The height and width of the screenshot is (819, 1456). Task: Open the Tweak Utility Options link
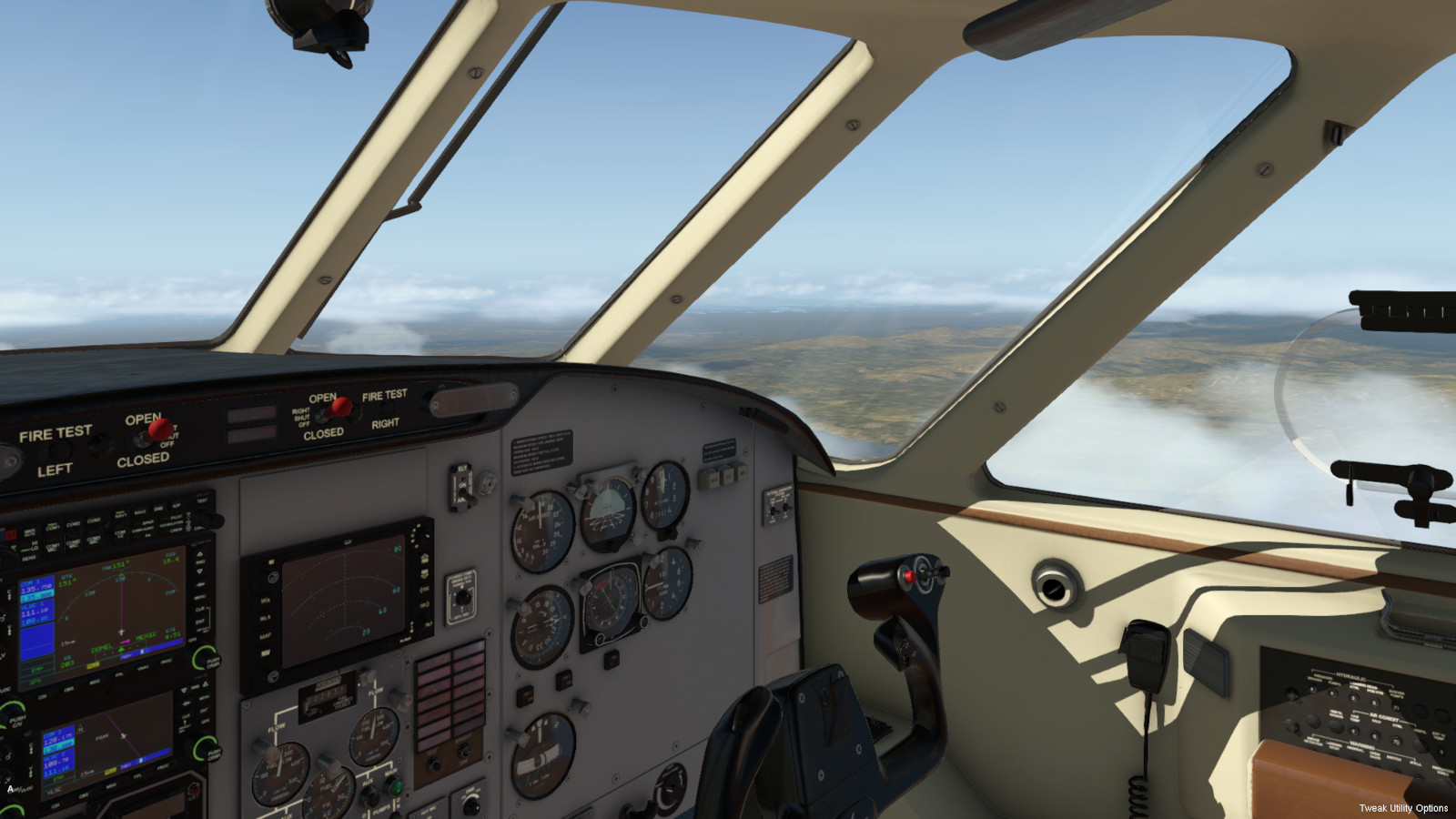click(1402, 808)
